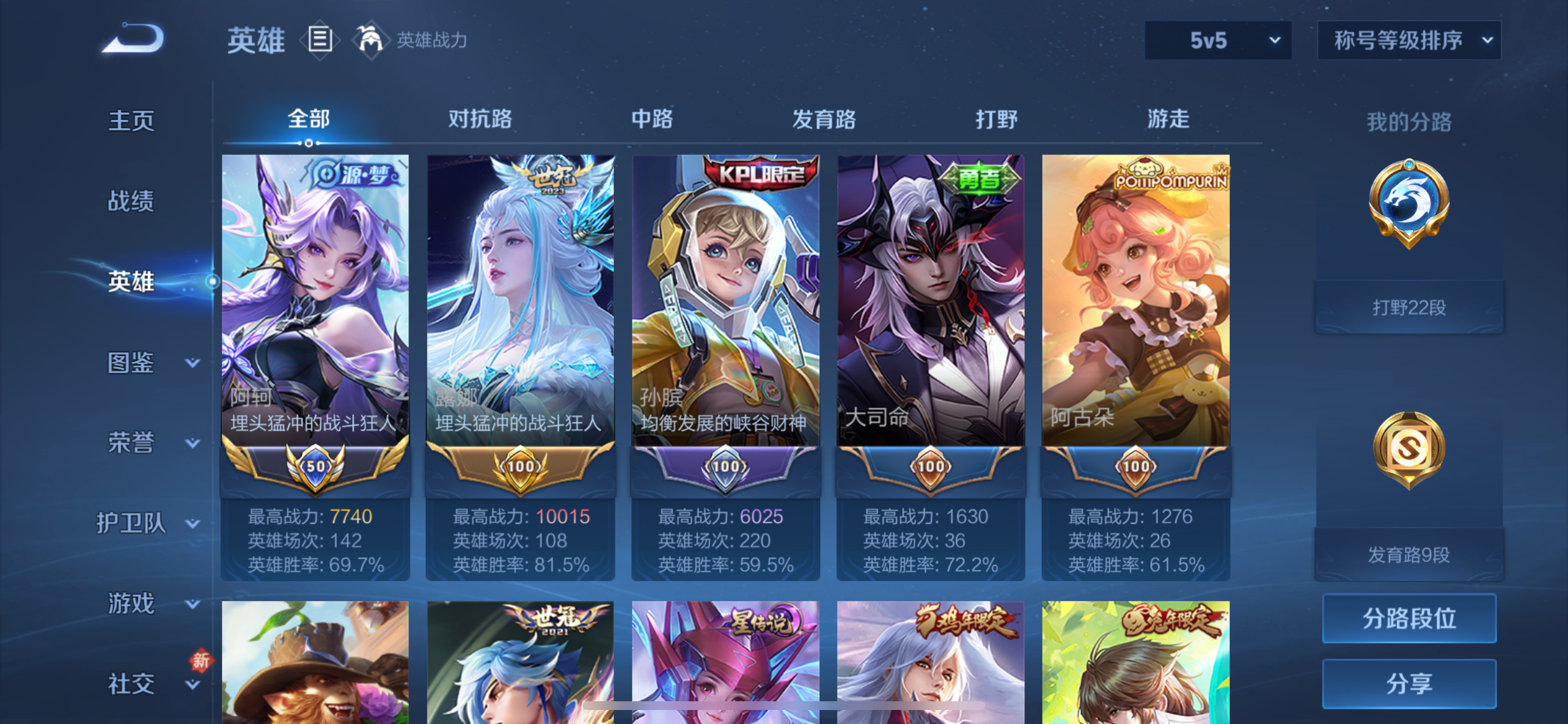Click the 英雄战力 hero power icon
The width and height of the screenshot is (1568, 724).
(372, 40)
